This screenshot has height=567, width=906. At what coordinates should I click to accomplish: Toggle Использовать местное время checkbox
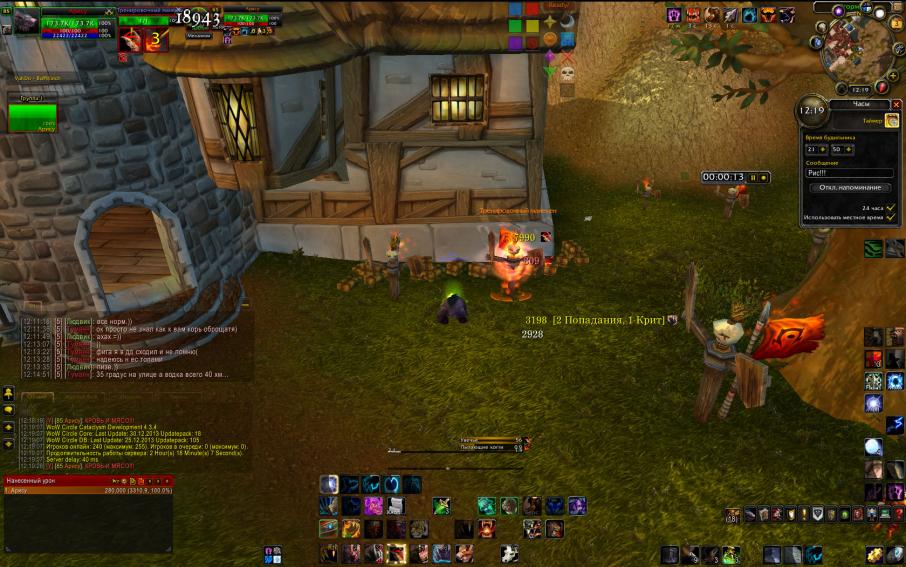891,217
